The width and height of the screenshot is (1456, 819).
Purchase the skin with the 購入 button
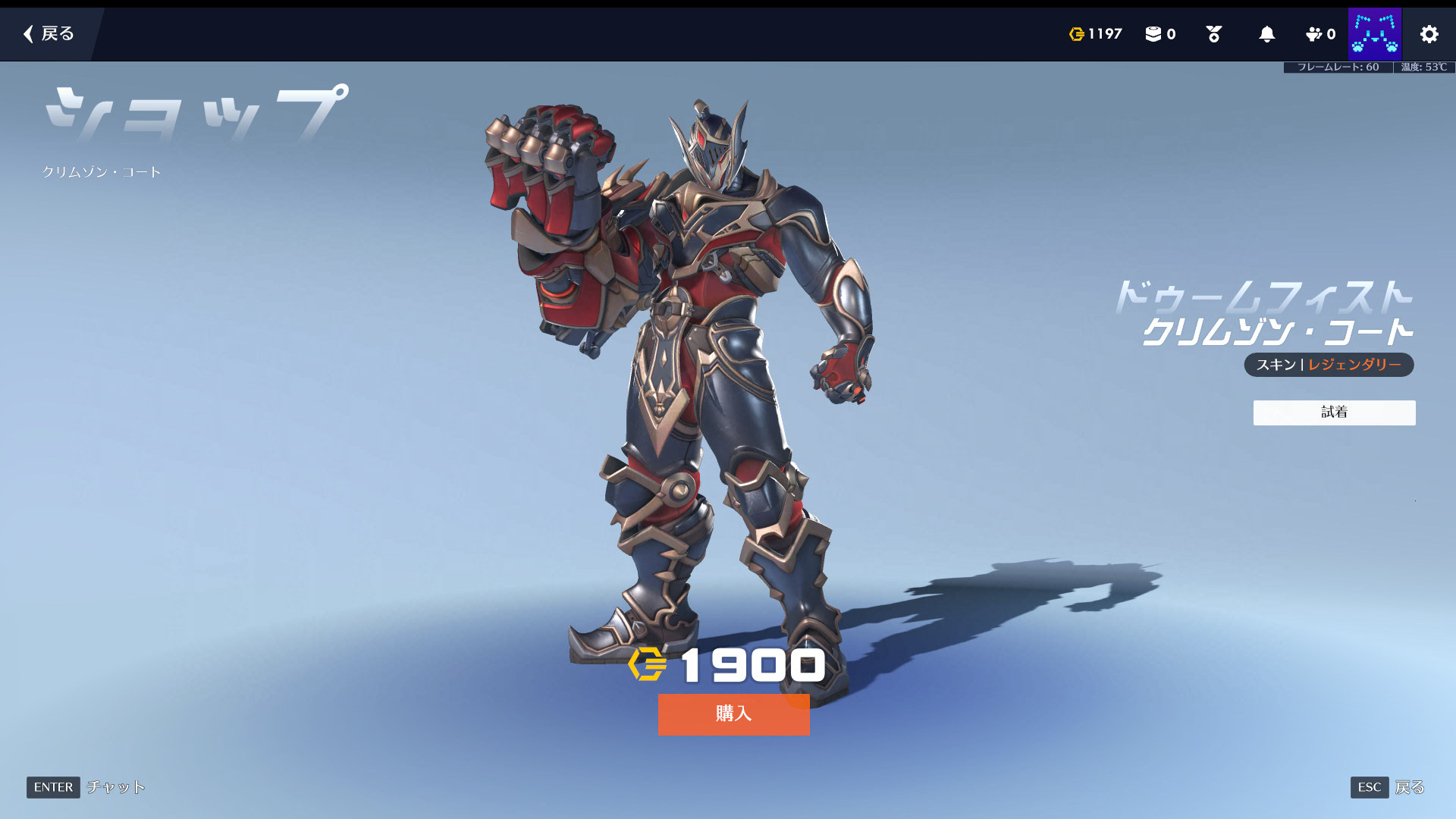click(x=733, y=714)
